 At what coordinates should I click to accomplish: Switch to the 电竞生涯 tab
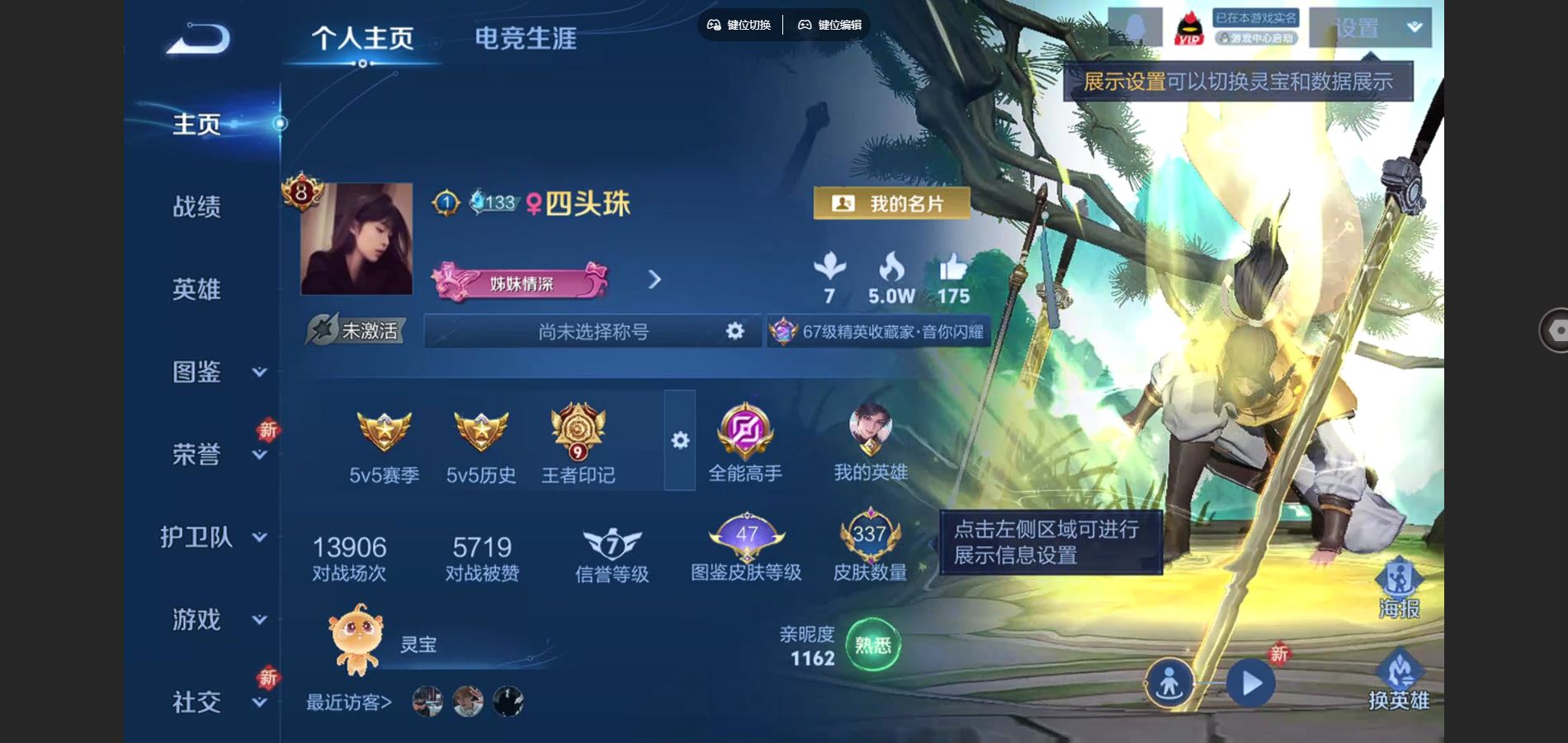(x=526, y=37)
